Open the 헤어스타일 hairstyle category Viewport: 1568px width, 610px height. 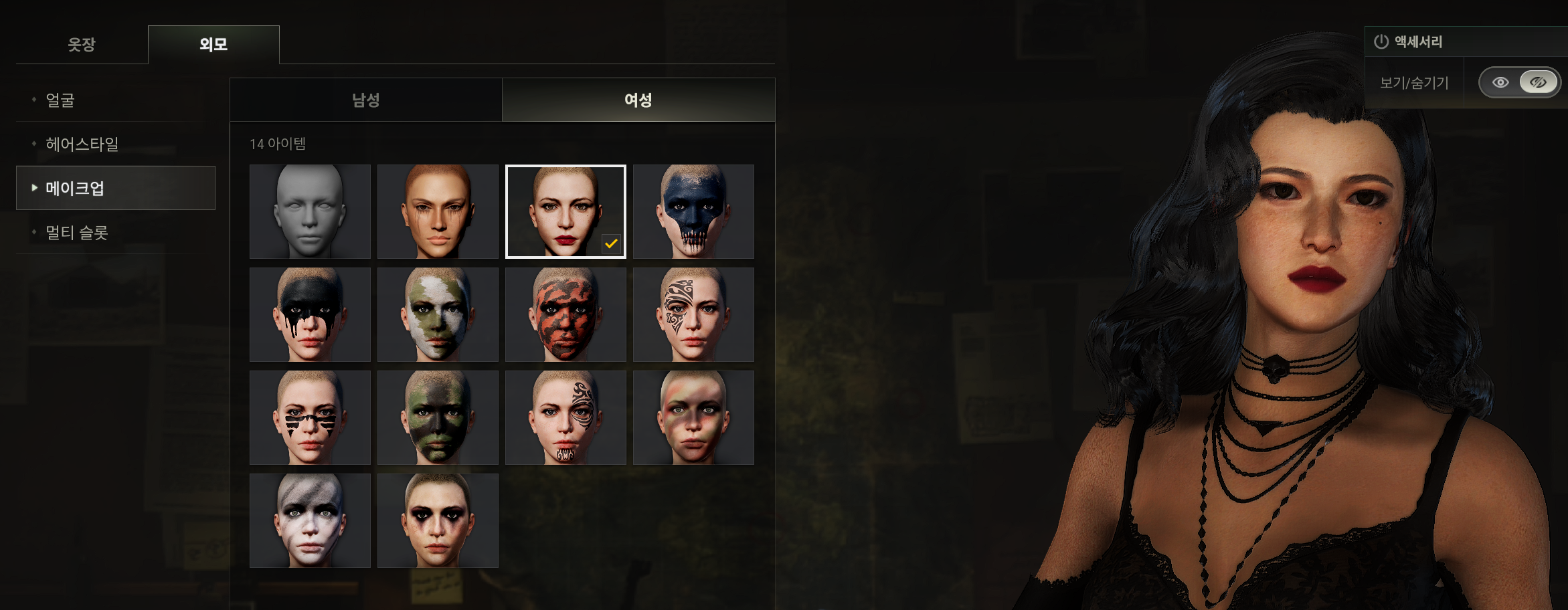(82, 144)
